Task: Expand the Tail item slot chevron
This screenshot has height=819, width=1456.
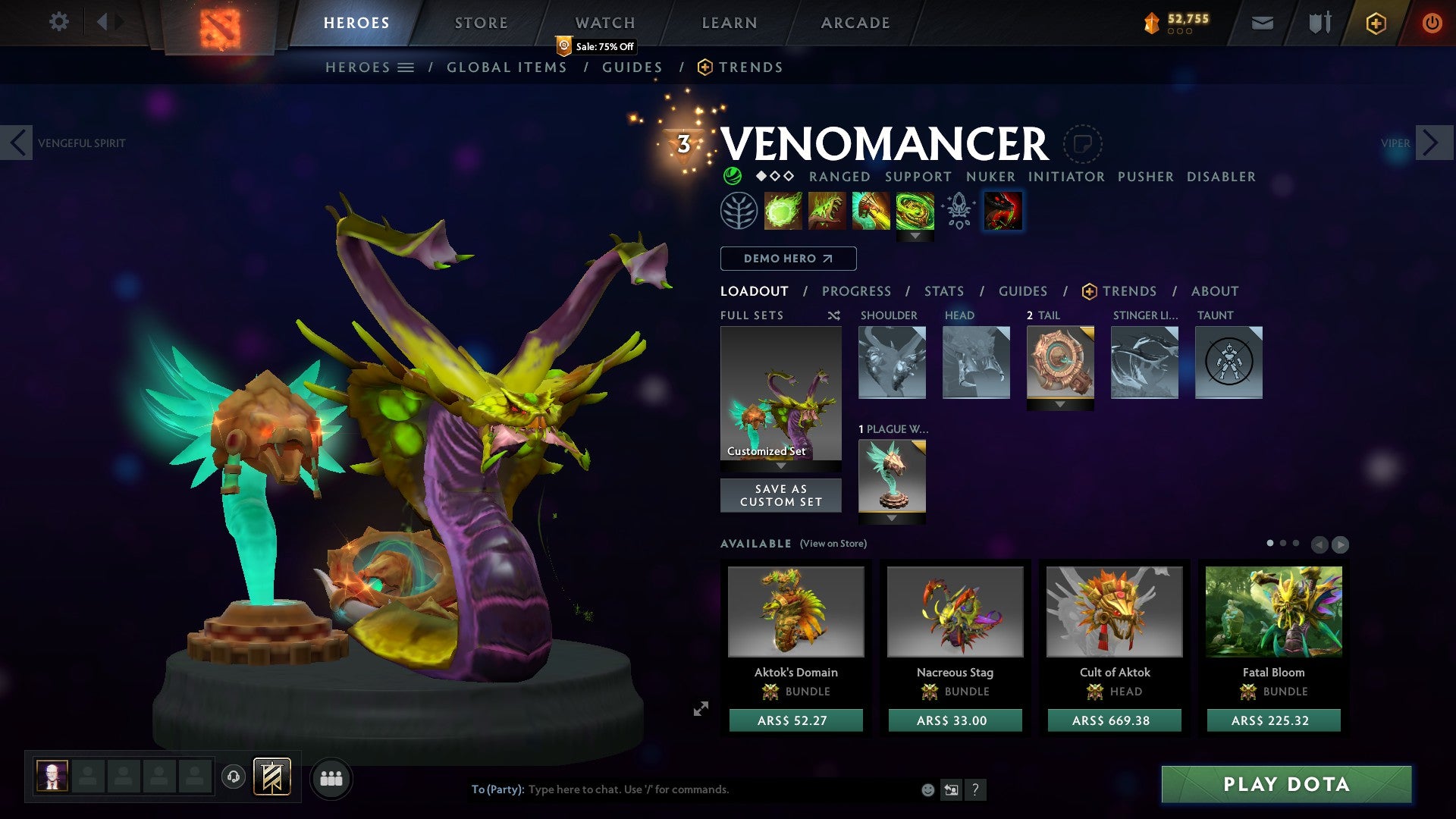Action: tap(1061, 404)
